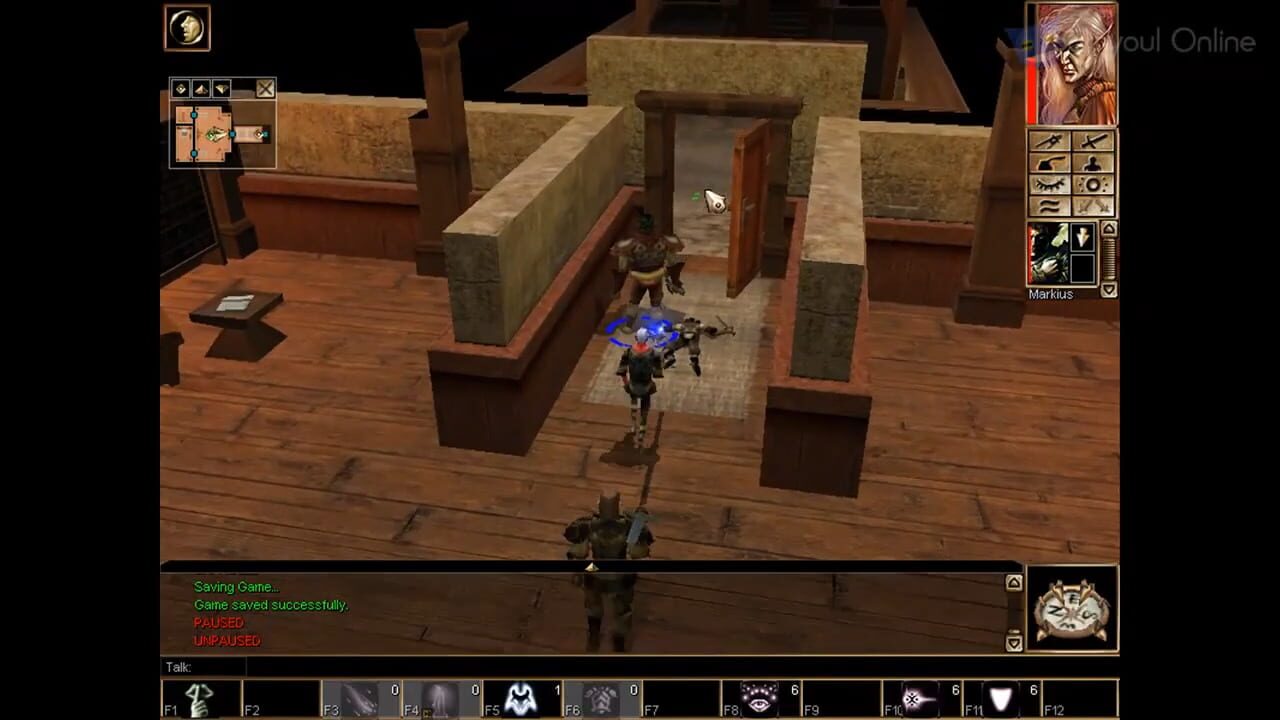Select the wave emote icon on the right panel
This screenshot has height=720, width=1280.
1051,206
